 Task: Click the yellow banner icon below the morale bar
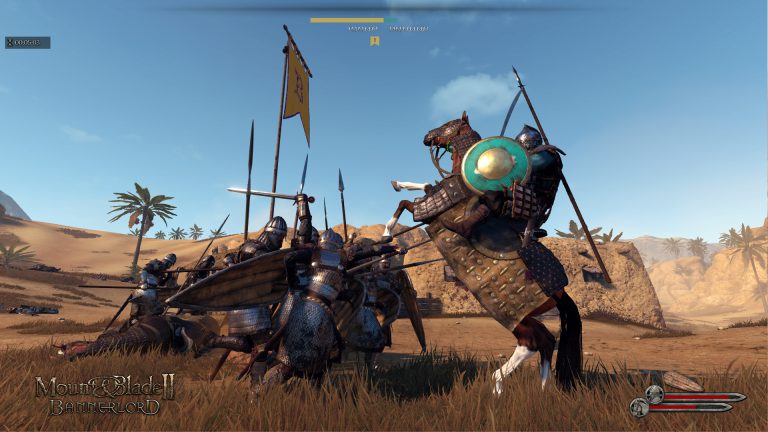point(375,41)
